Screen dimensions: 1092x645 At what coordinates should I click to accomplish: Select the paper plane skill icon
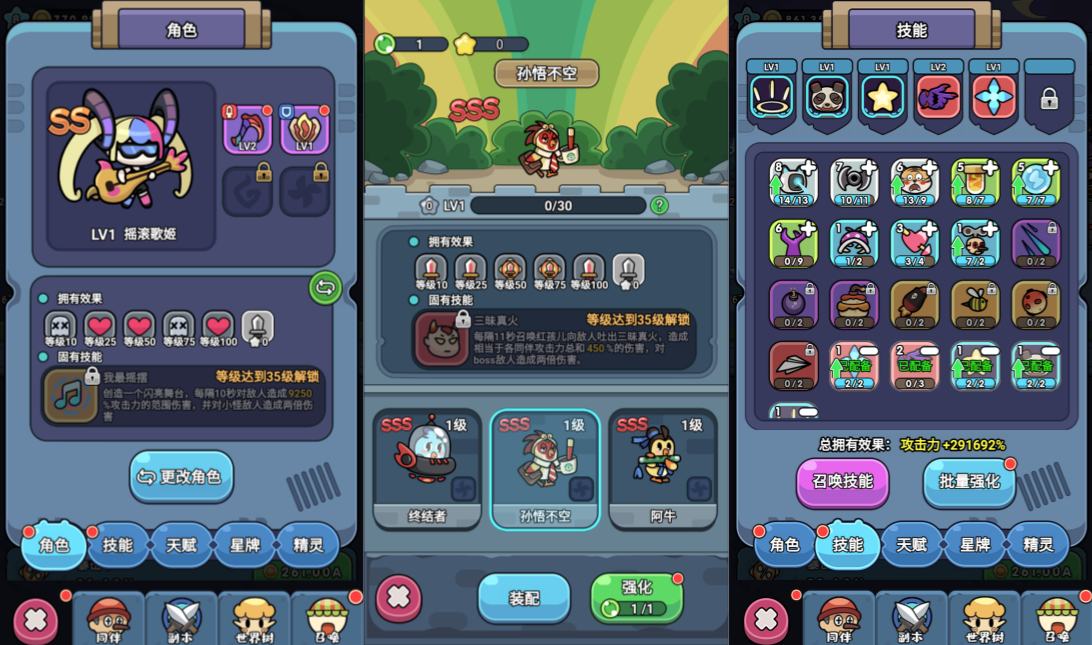tap(793, 365)
